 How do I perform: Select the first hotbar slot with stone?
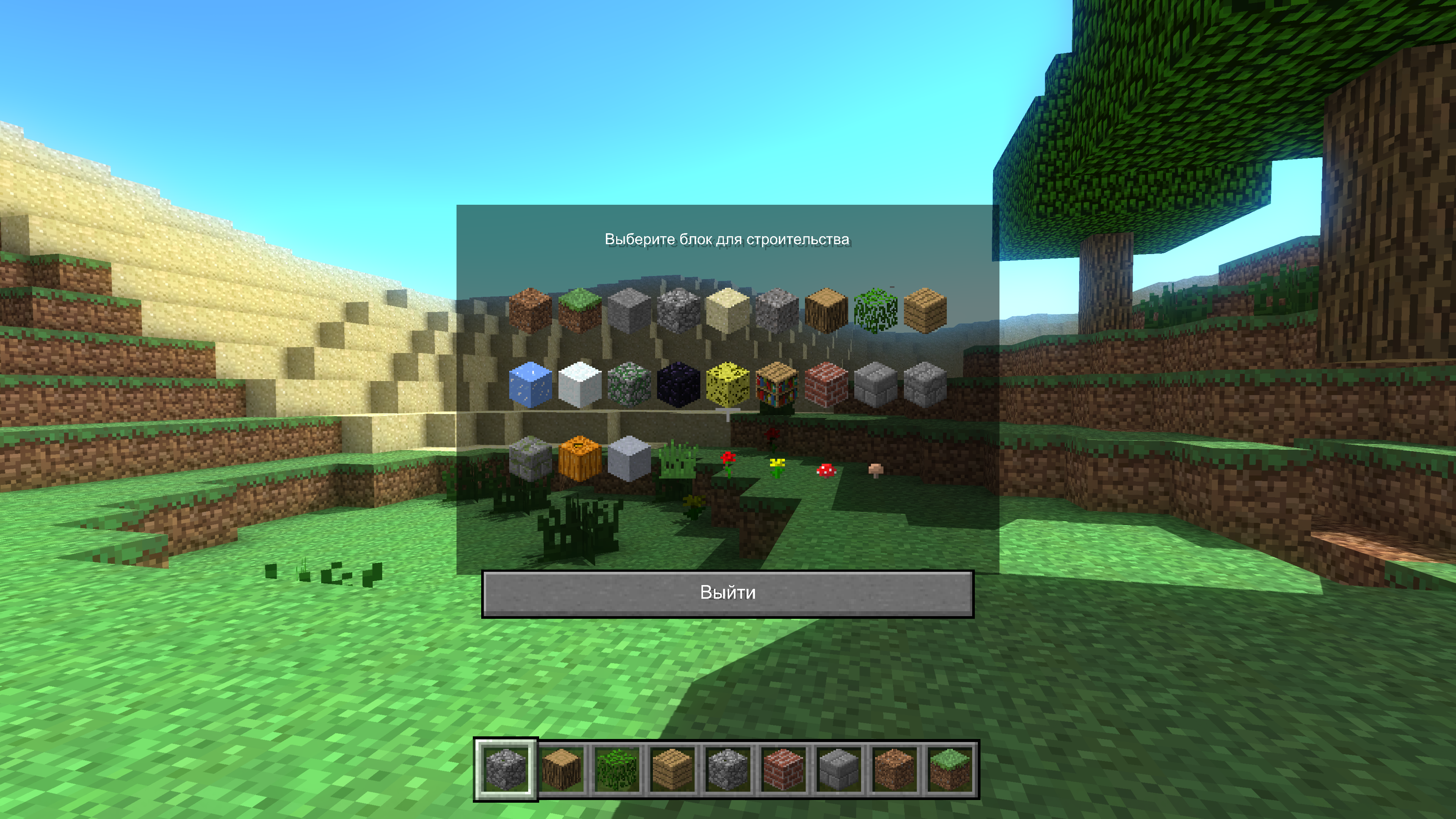tap(506, 770)
